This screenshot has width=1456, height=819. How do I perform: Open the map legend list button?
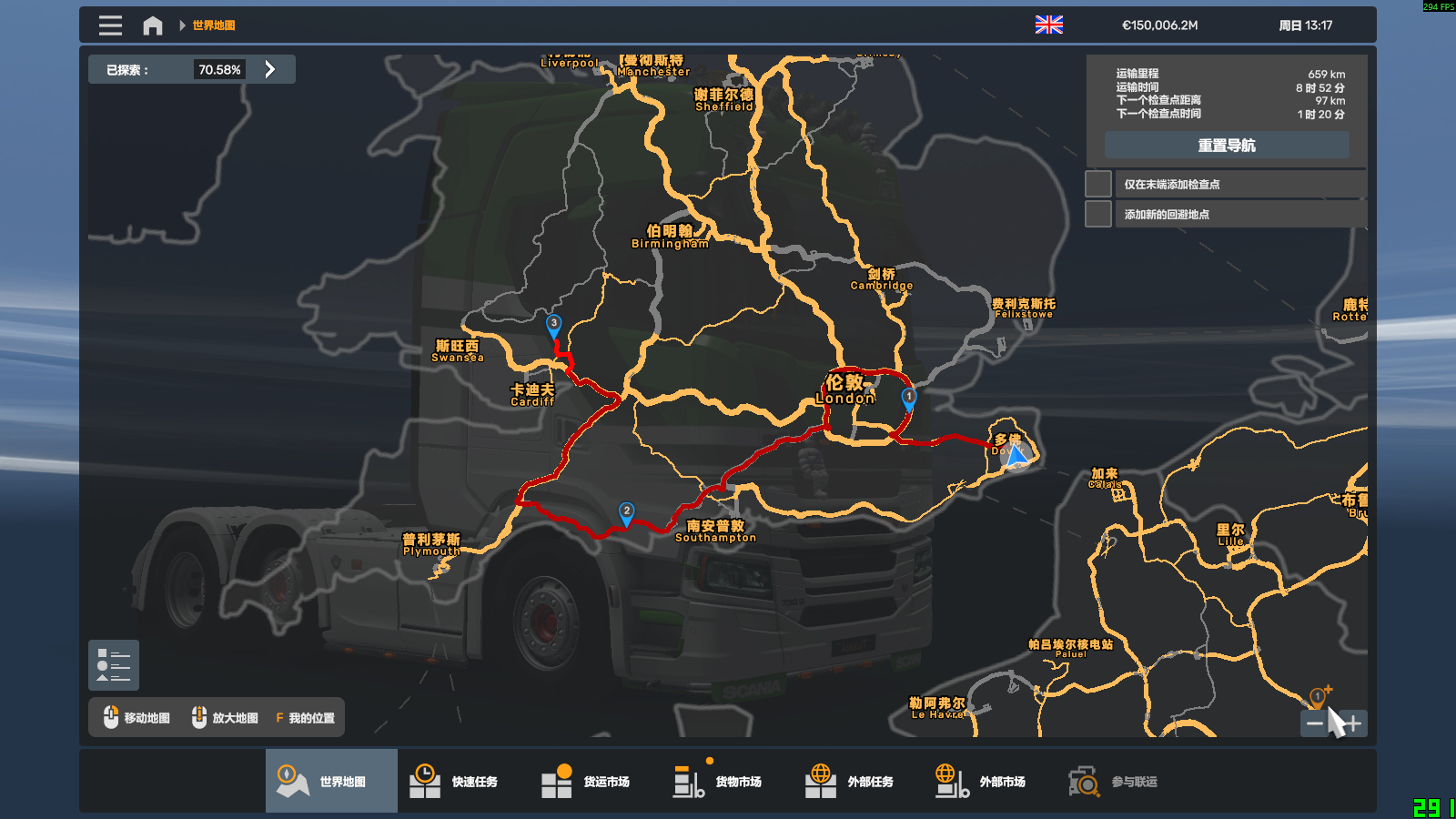coord(114,665)
